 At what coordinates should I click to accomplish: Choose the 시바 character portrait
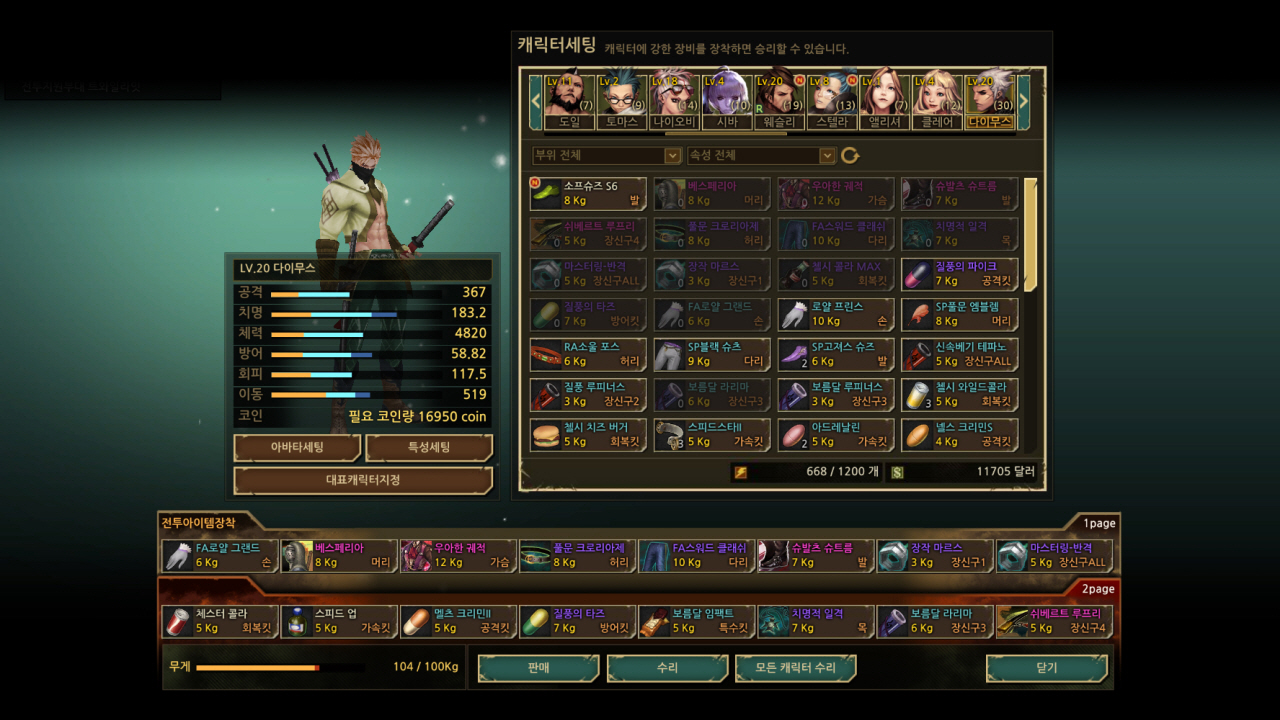pos(726,101)
